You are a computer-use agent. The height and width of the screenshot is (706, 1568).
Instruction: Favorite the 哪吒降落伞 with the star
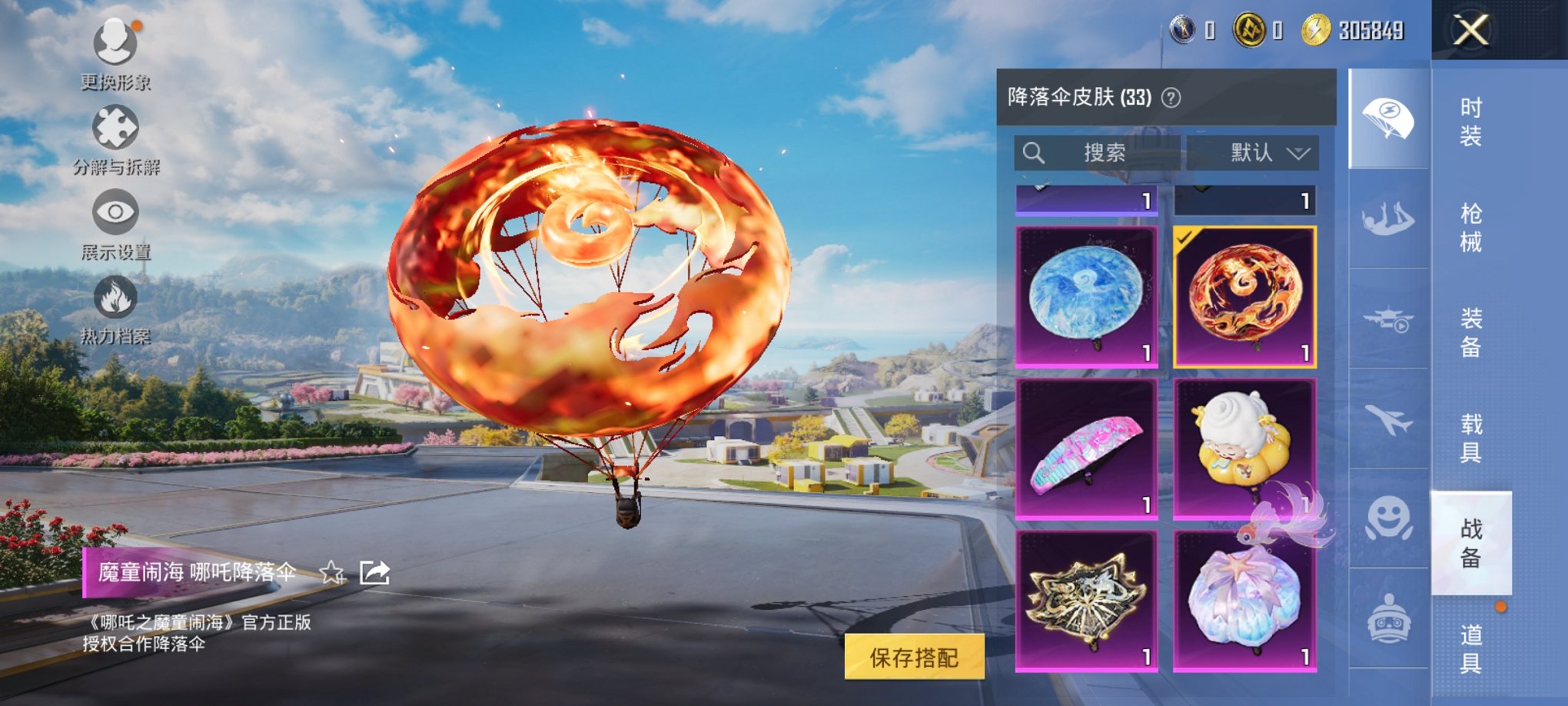pyautogui.click(x=332, y=573)
